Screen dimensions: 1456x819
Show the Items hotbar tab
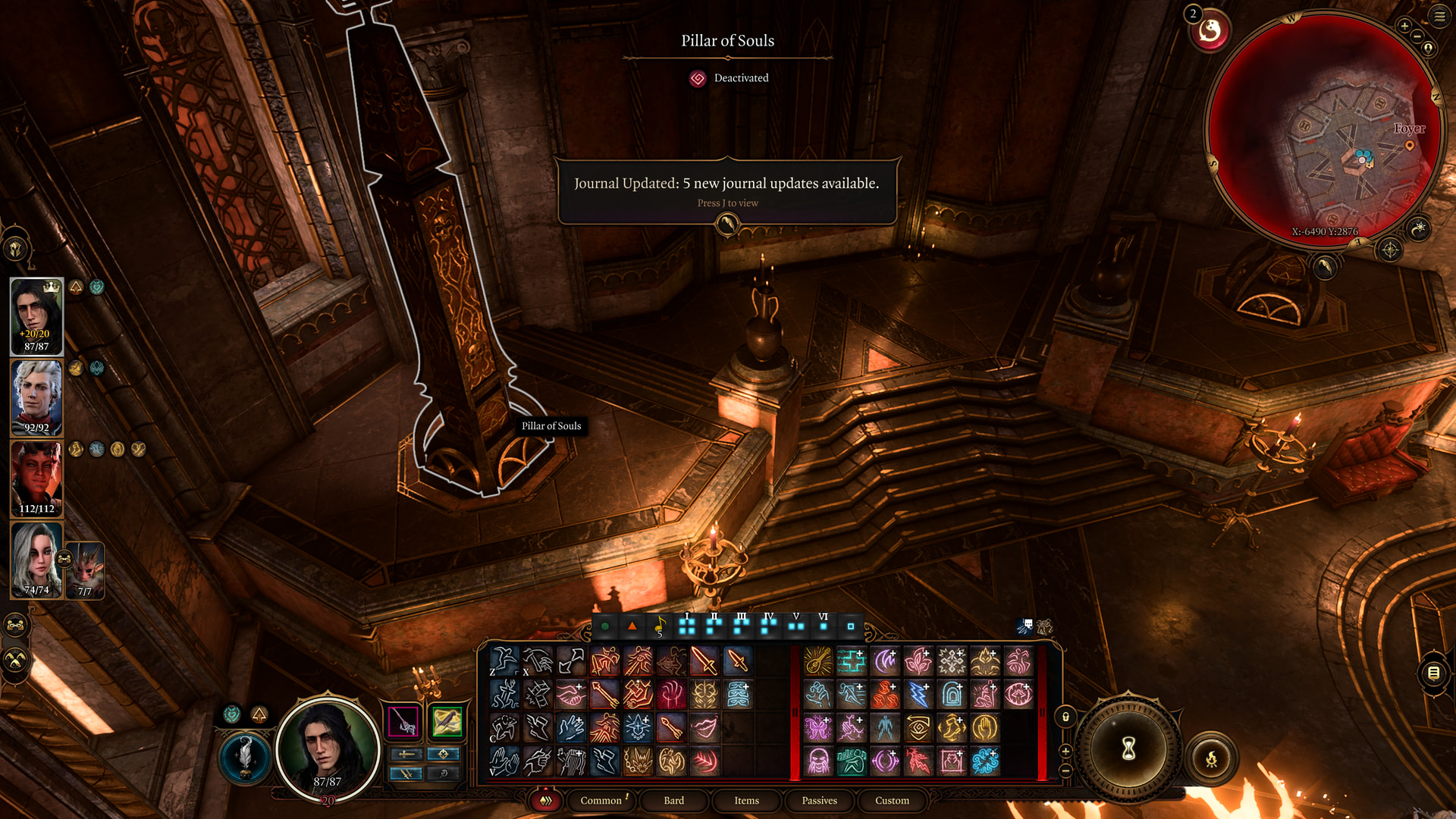[x=746, y=800]
